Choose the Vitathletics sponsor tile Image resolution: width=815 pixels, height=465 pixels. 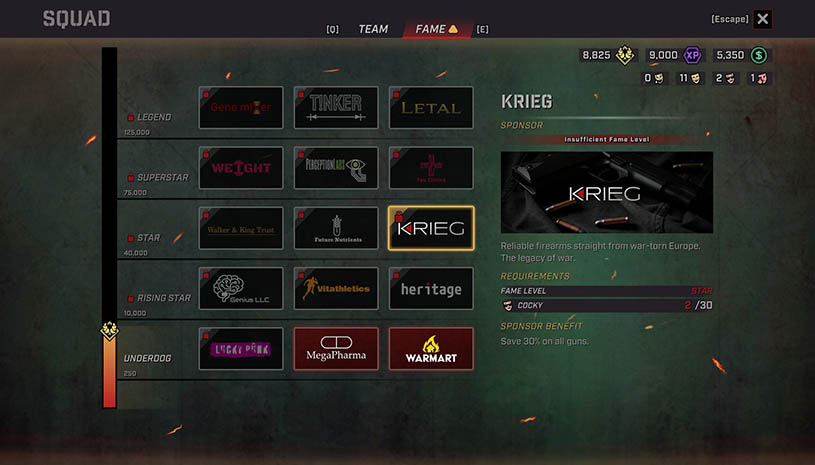pyautogui.click(x=336, y=288)
